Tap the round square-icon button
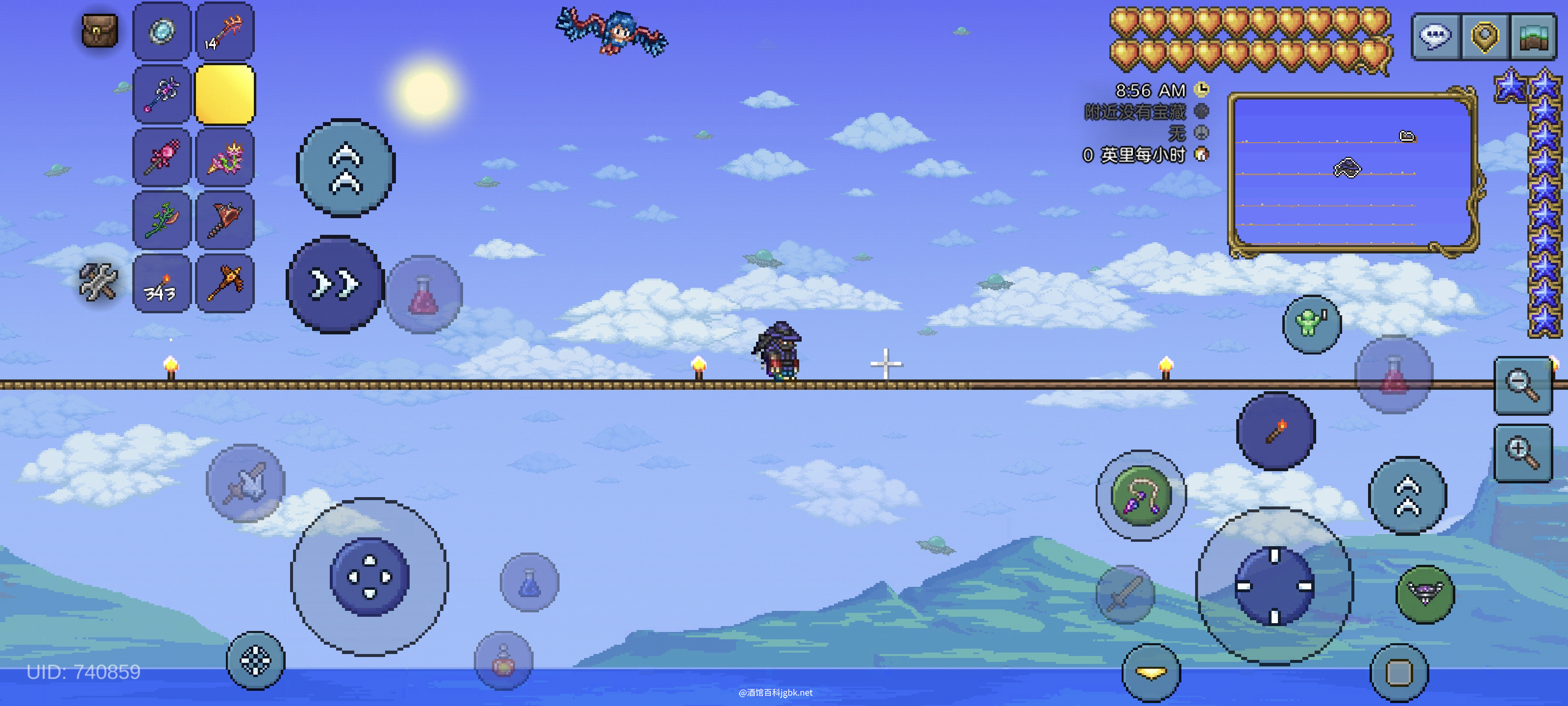Screen dimensions: 1568x706 (1399, 673)
